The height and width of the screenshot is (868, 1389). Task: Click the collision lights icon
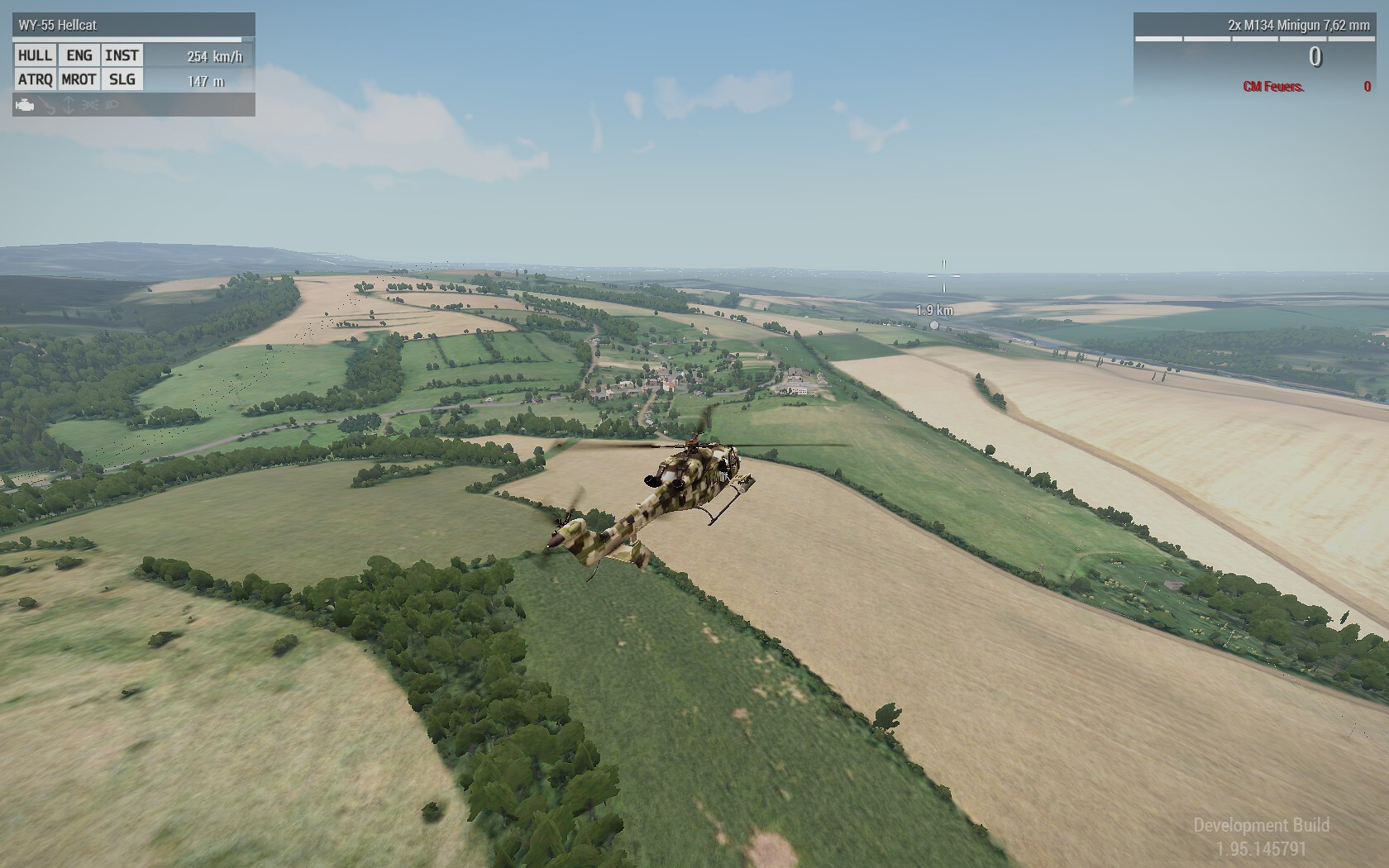point(90,105)
